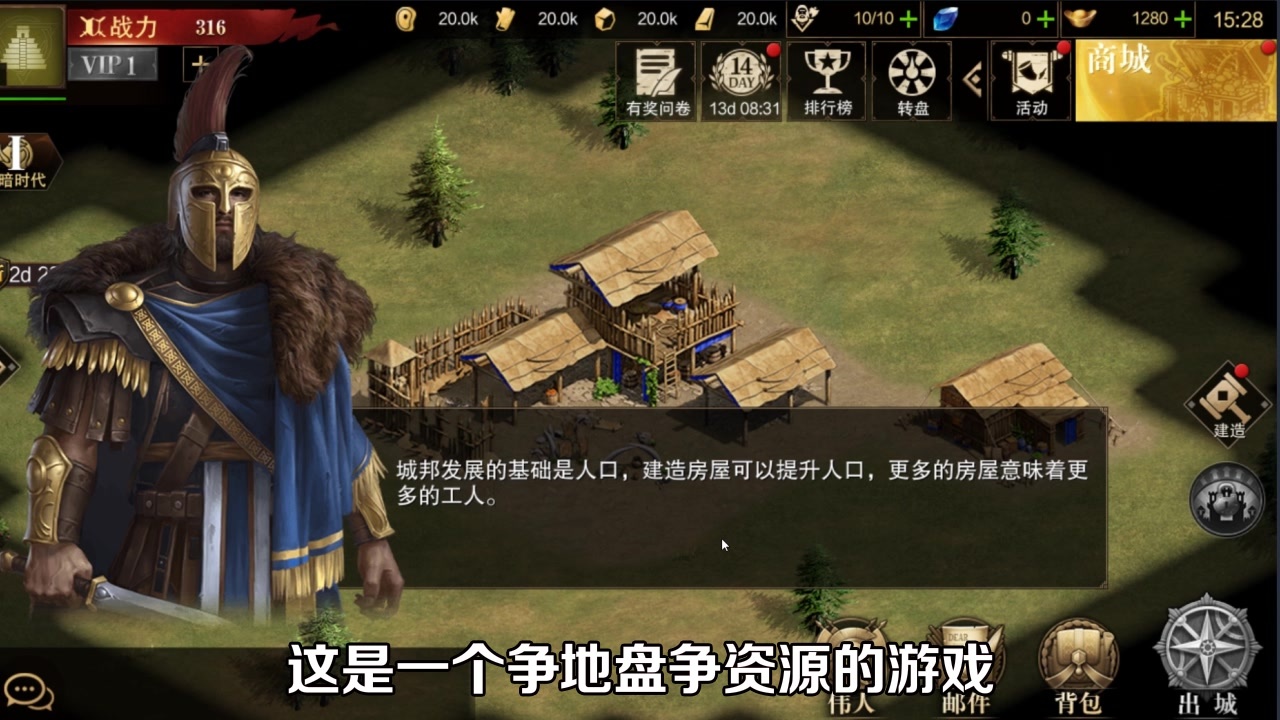Screen dimensions: 1280x720
Task: Expand the 暗时代 age banner on the left
Action: [x=25, y=162]
